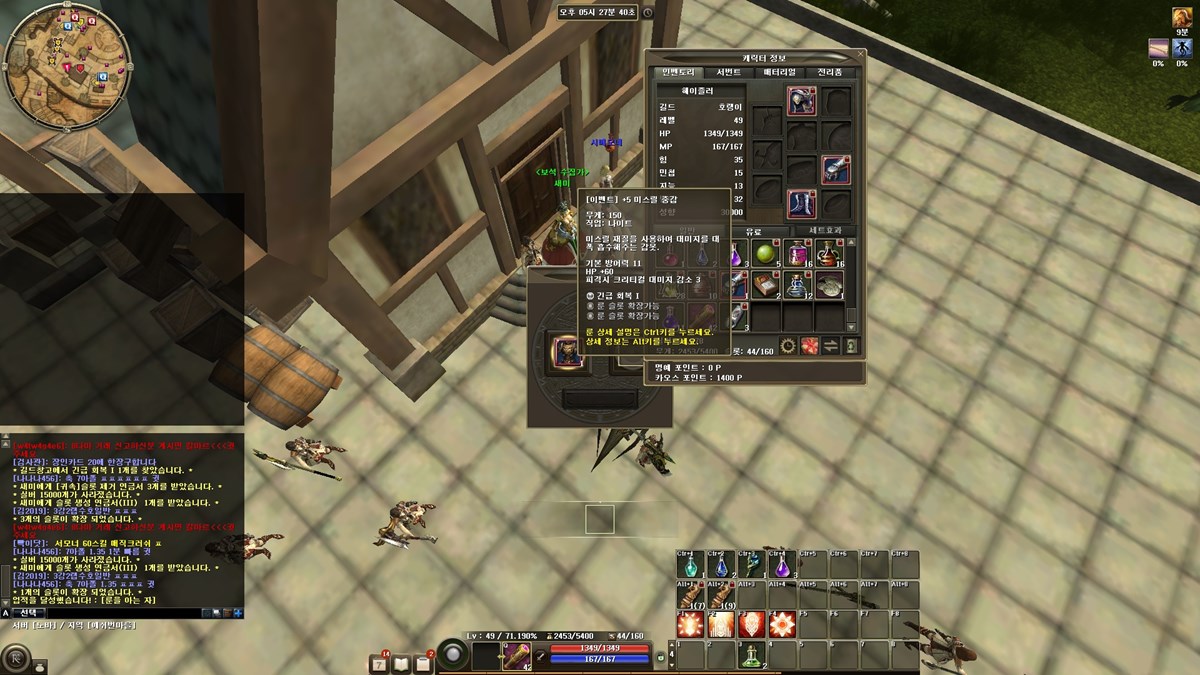This screenshot has height=675, width=1200.
Task: Open the 세트효과 set effects tab
Action: (823, 231)
